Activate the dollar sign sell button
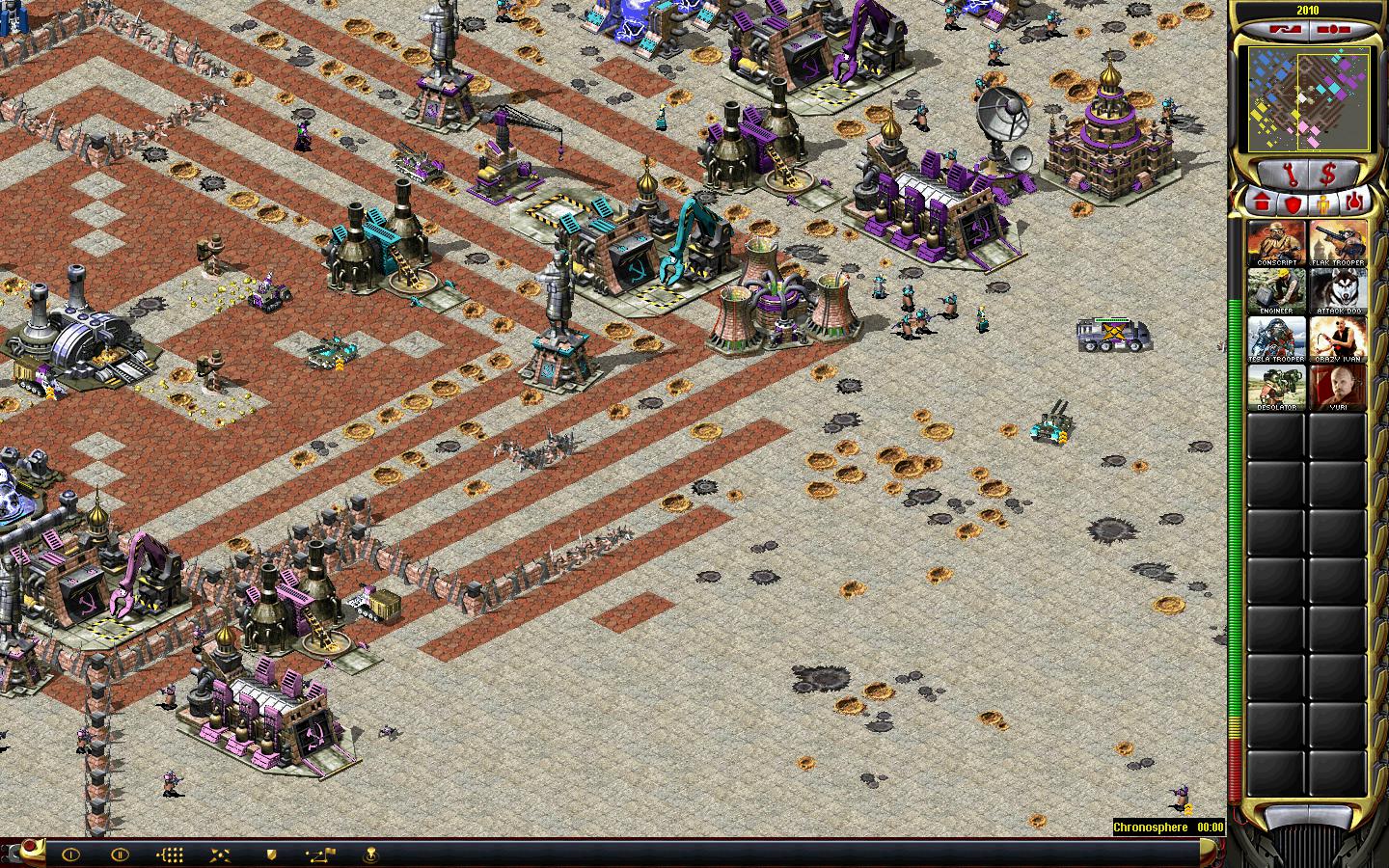Viewport: 1389px width, 868px height. (1327, 175)
